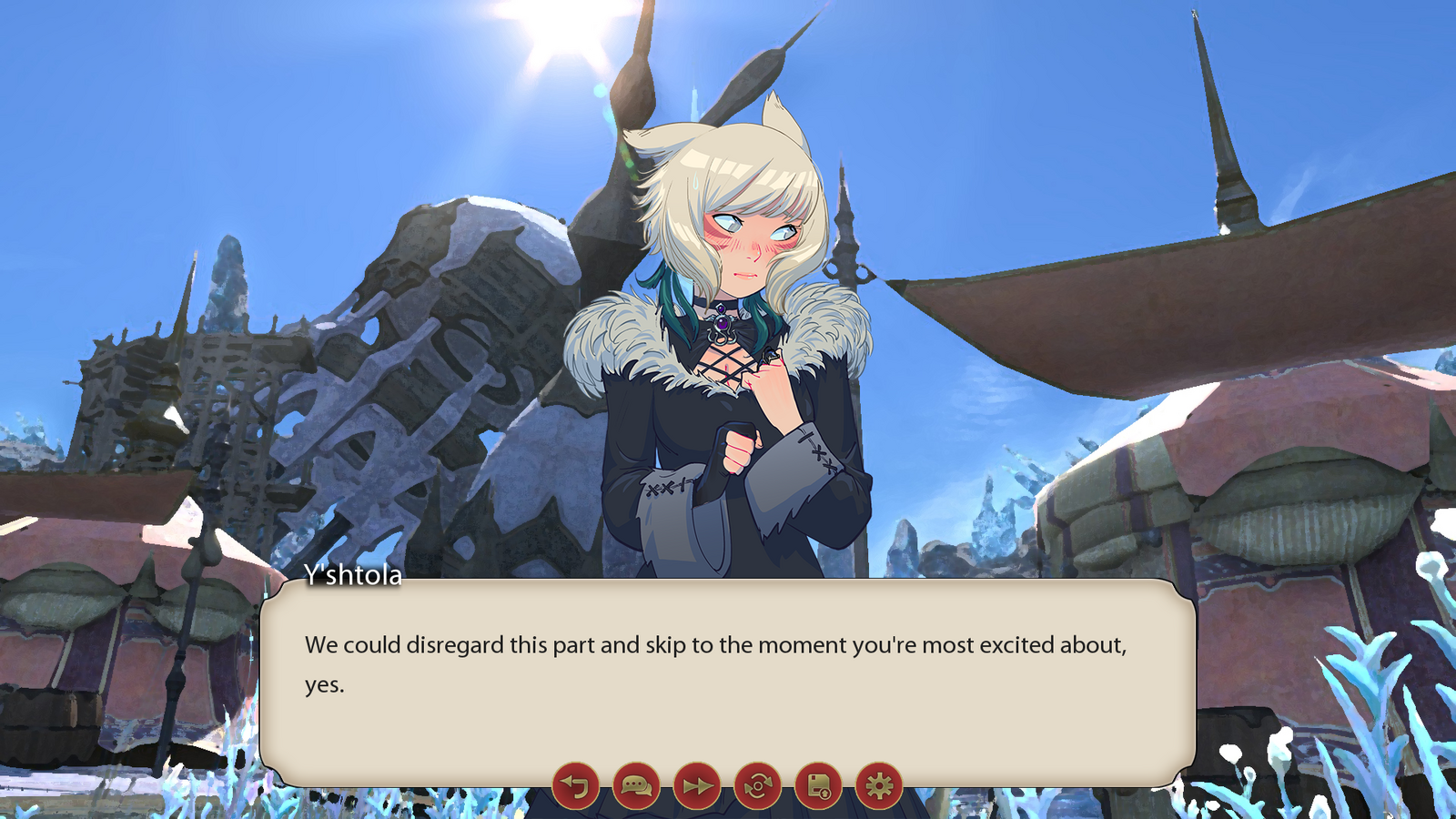Open settings with the gear icon
This screenshot has width=1456, height=819.
click(x=879, y=785)
